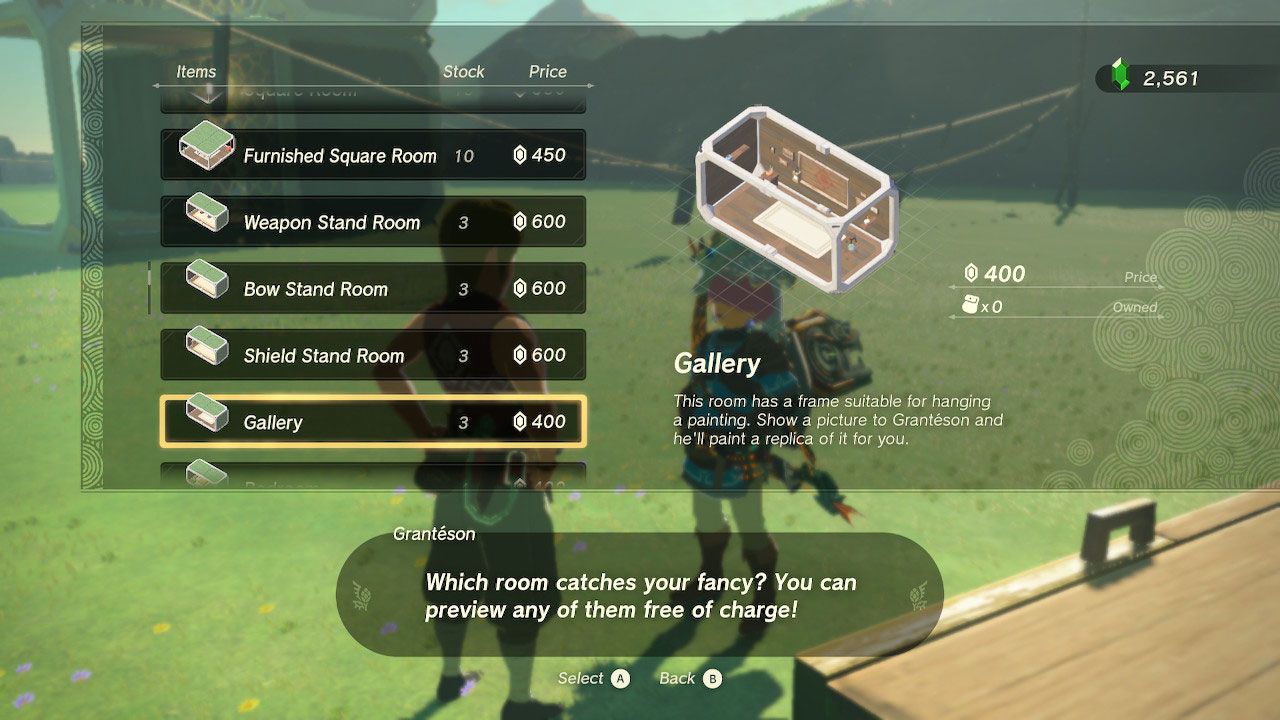This screenshot has width=1280, height=720.
Task: Choose the Weapon Stand Room item
Action: click(373, 222)
